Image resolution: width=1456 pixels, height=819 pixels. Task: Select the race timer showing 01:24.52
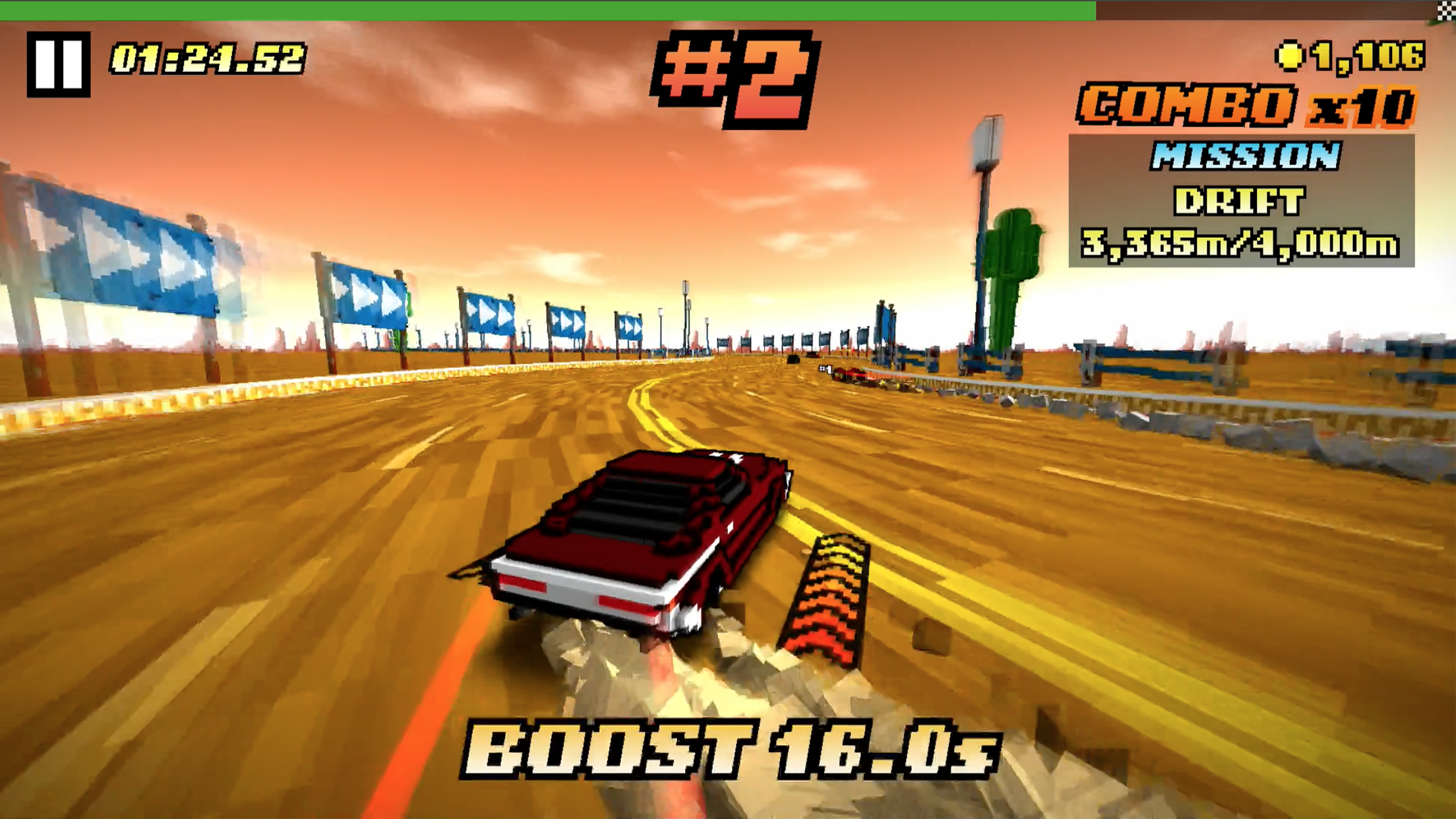point(208,59)
